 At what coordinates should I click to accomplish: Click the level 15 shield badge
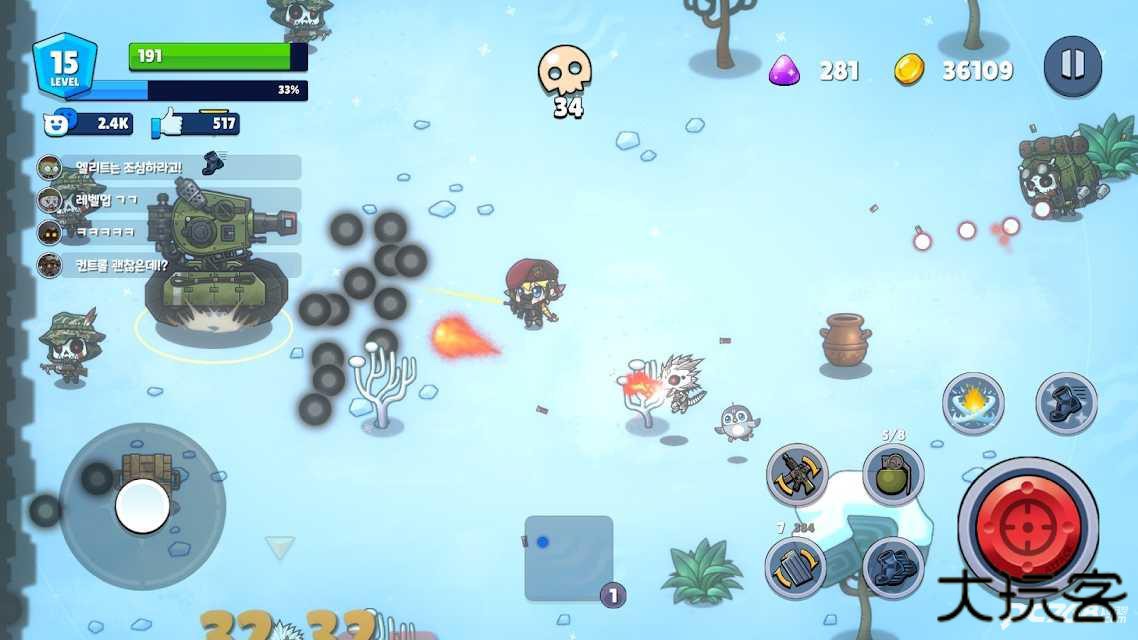click(64, 66)
